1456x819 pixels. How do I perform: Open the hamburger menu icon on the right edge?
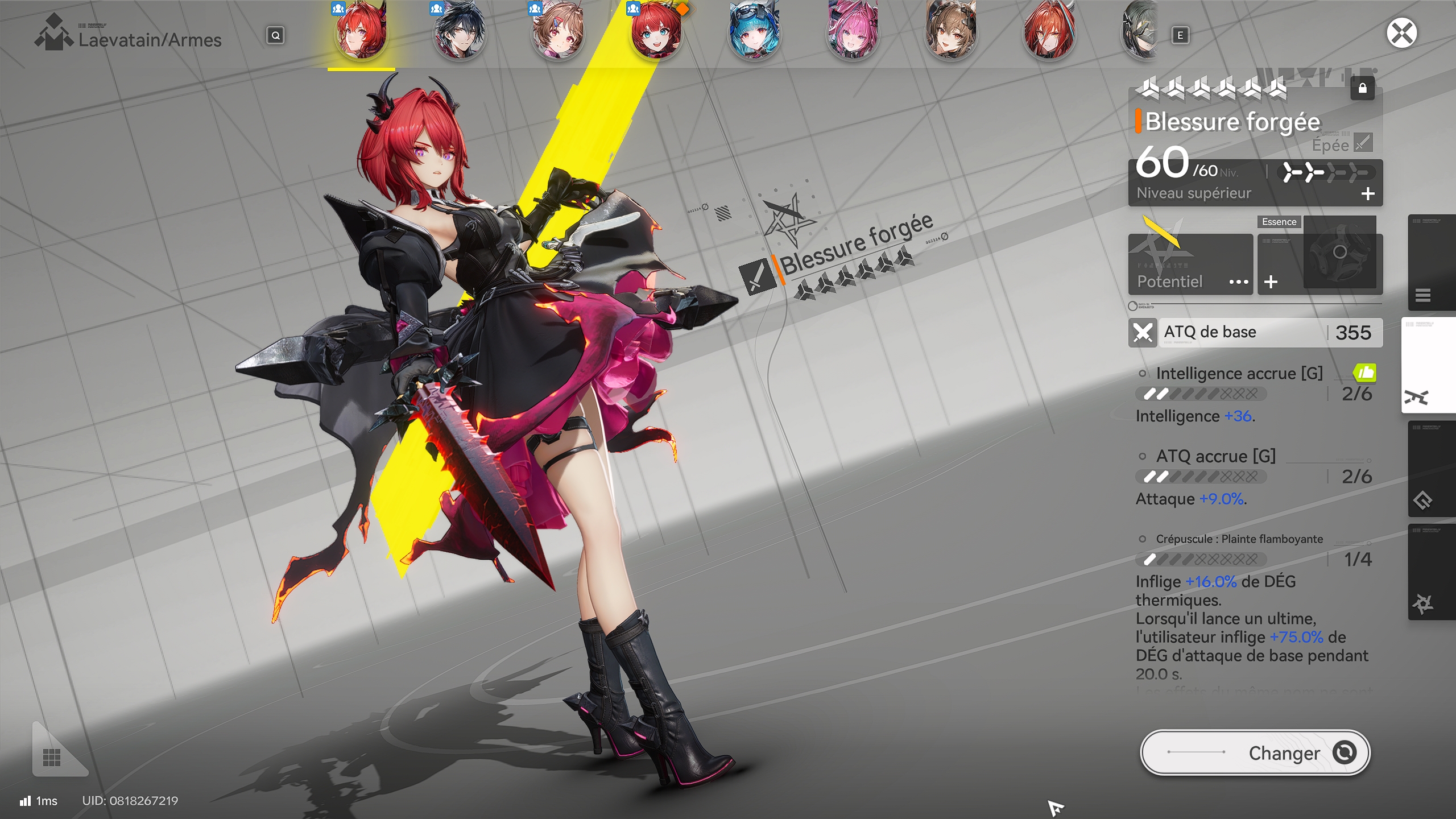[1424, 295]
